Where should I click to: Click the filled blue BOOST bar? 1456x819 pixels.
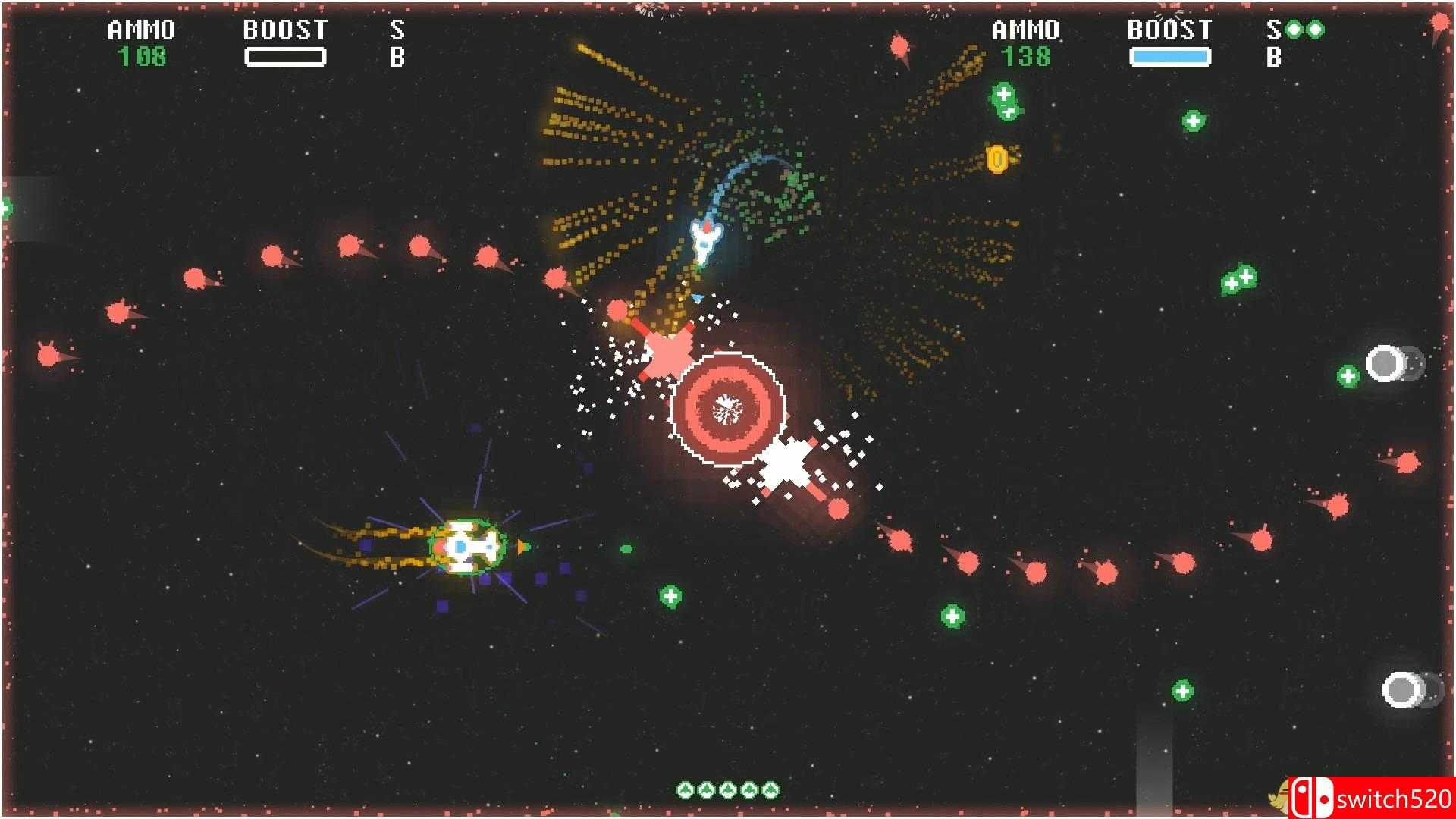[x=1170, y=57]
